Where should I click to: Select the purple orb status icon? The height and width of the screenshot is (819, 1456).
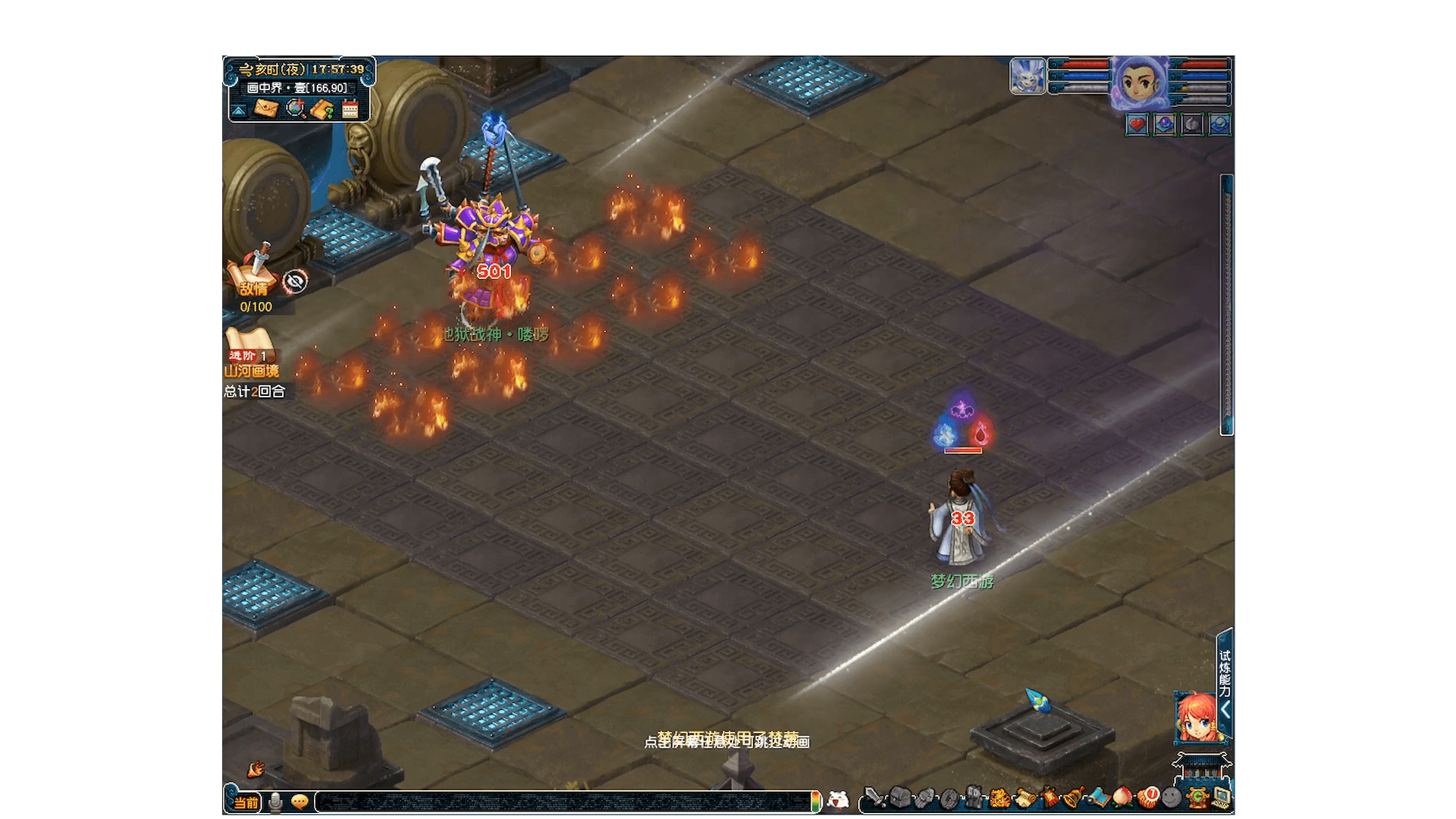click(x=1164, y=124)
